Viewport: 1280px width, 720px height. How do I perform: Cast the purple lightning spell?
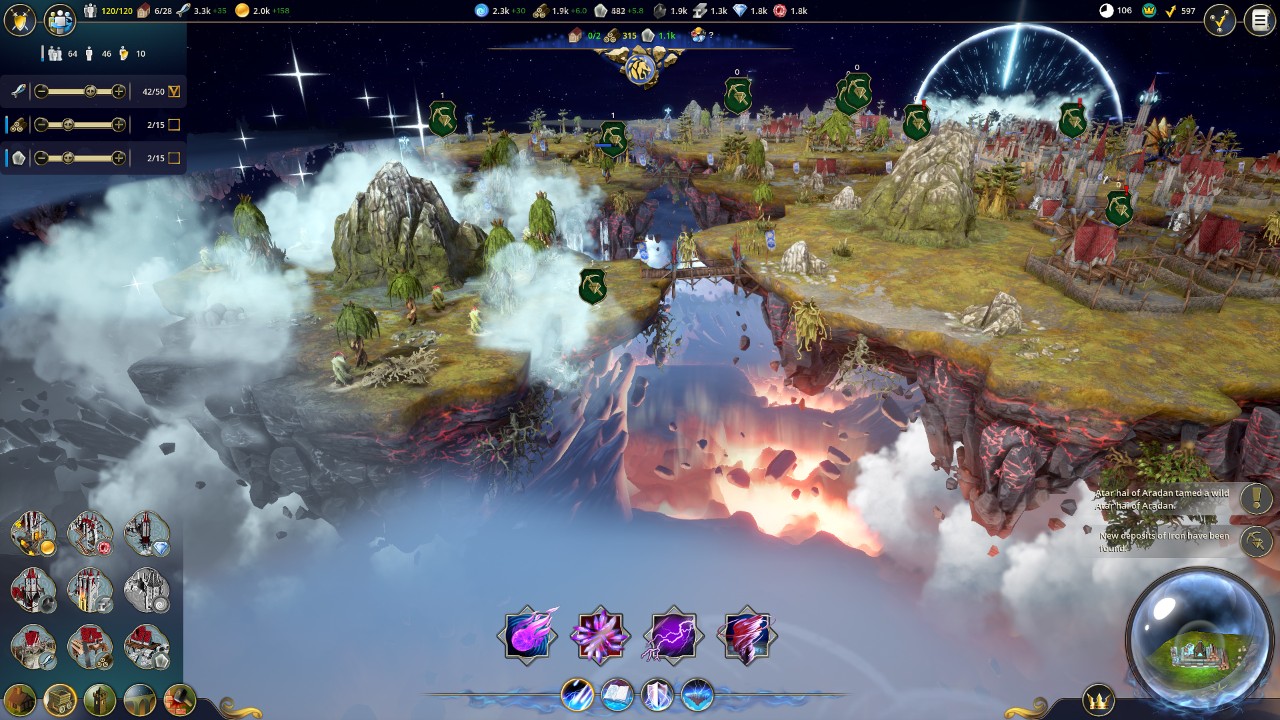[673, 635]
